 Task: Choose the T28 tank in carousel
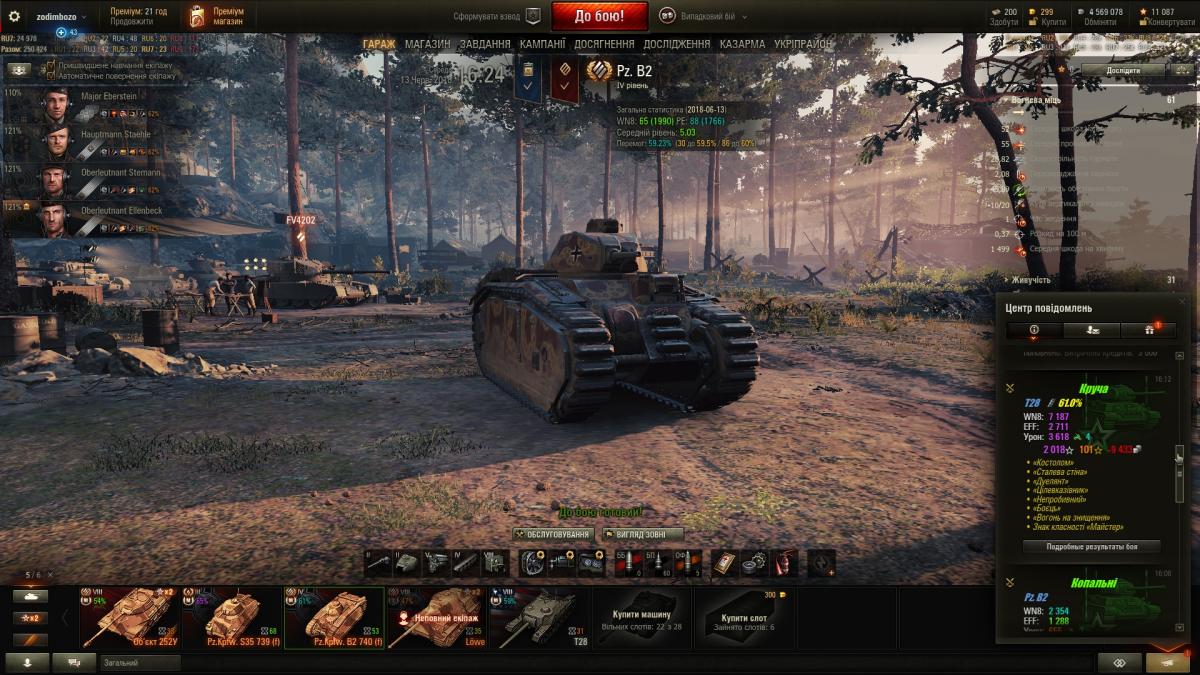538,617
